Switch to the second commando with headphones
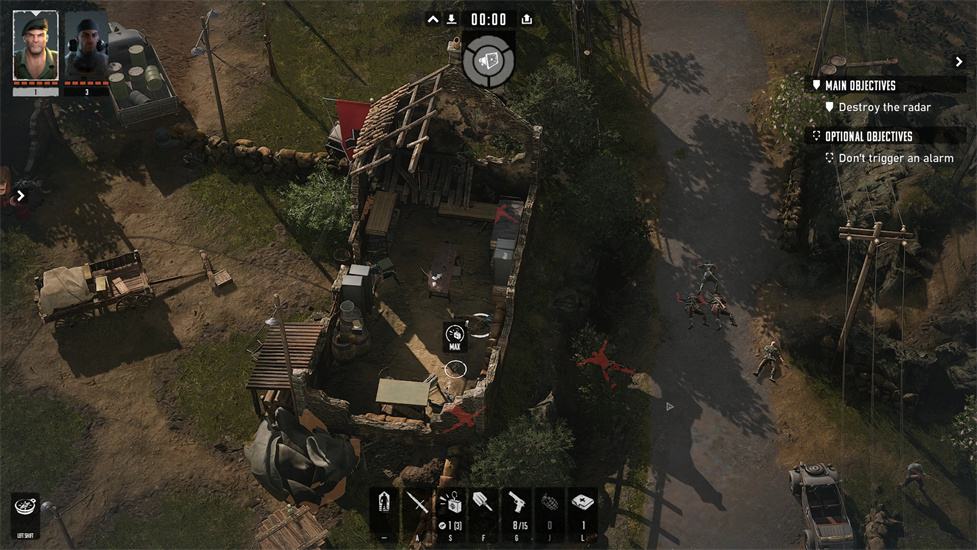 pyautogui.click(x=86, y=46)
